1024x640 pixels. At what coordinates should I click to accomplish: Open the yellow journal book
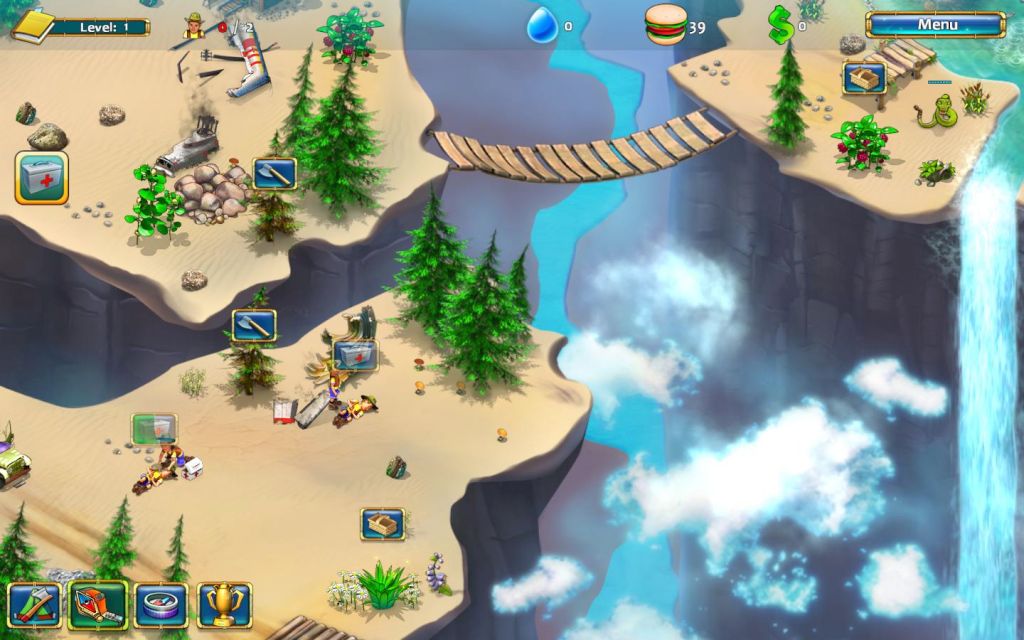tap(32, 26)
